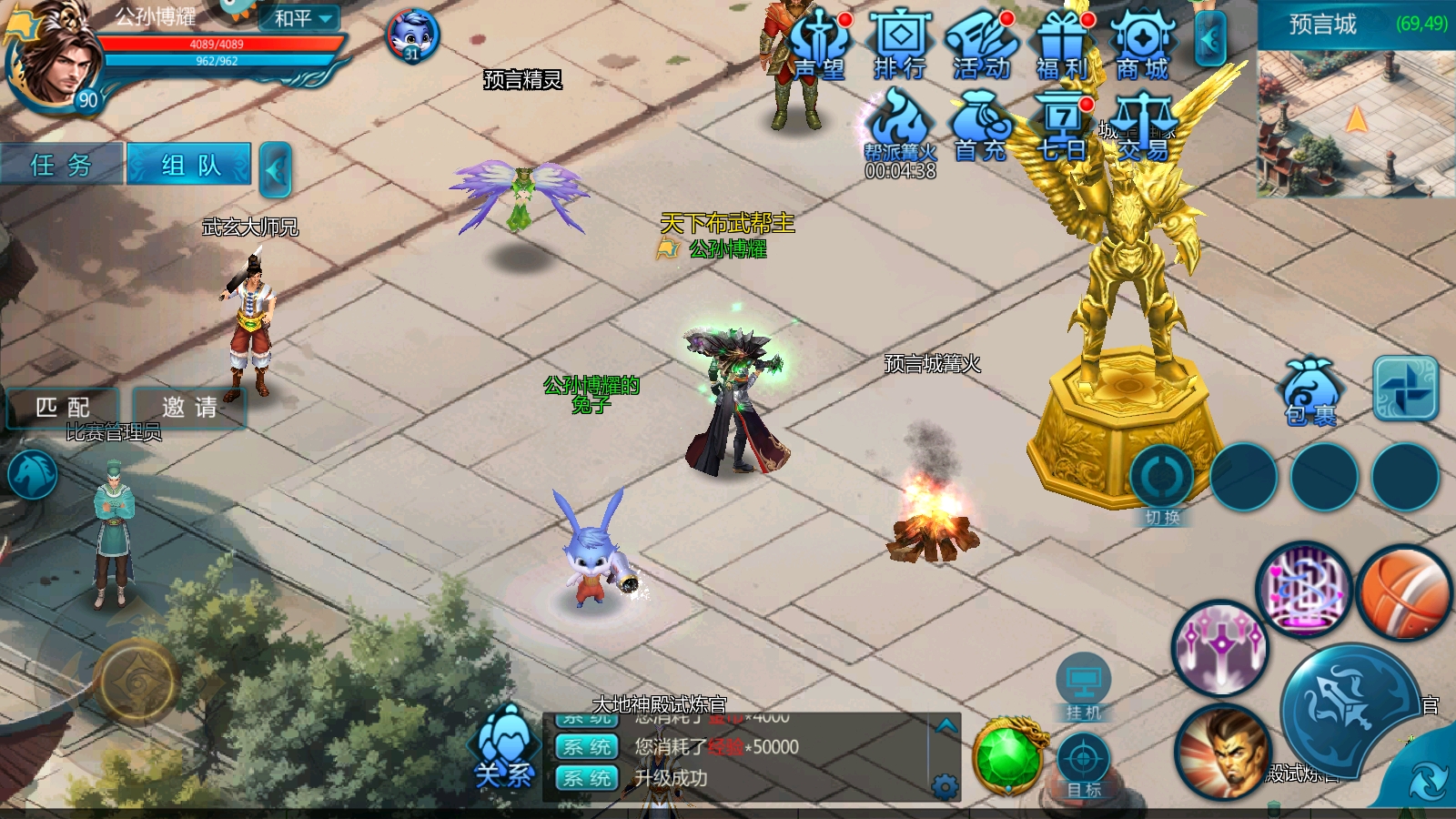Open the 福利 welfare gift menu

pyautogui.click(x=1062, y=45)
